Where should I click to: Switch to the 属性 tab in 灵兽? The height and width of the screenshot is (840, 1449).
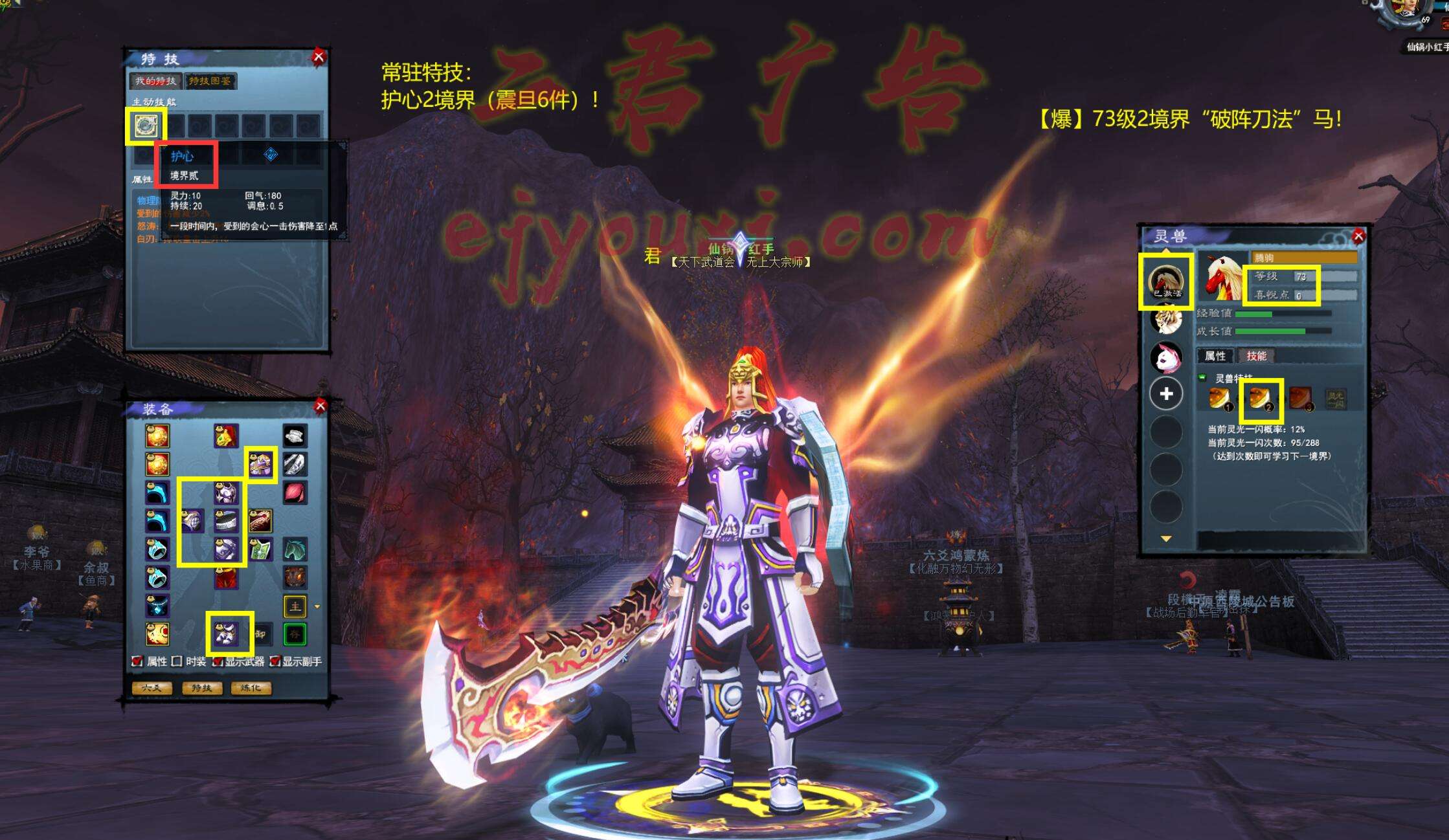pyautogui.click(x=1215, y=356)
